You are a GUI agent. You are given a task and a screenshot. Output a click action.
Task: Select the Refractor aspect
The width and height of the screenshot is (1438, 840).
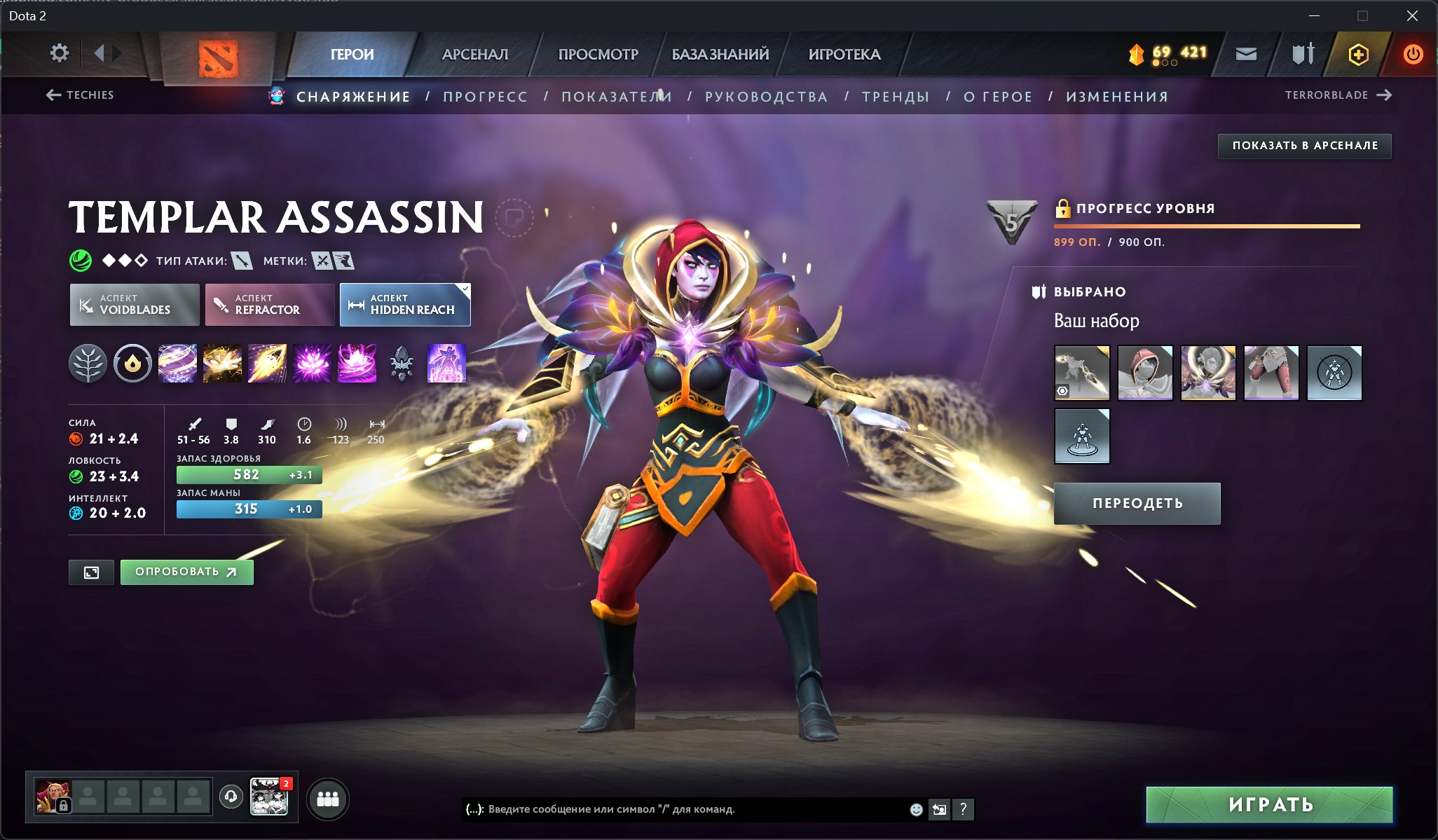(268, 304)
